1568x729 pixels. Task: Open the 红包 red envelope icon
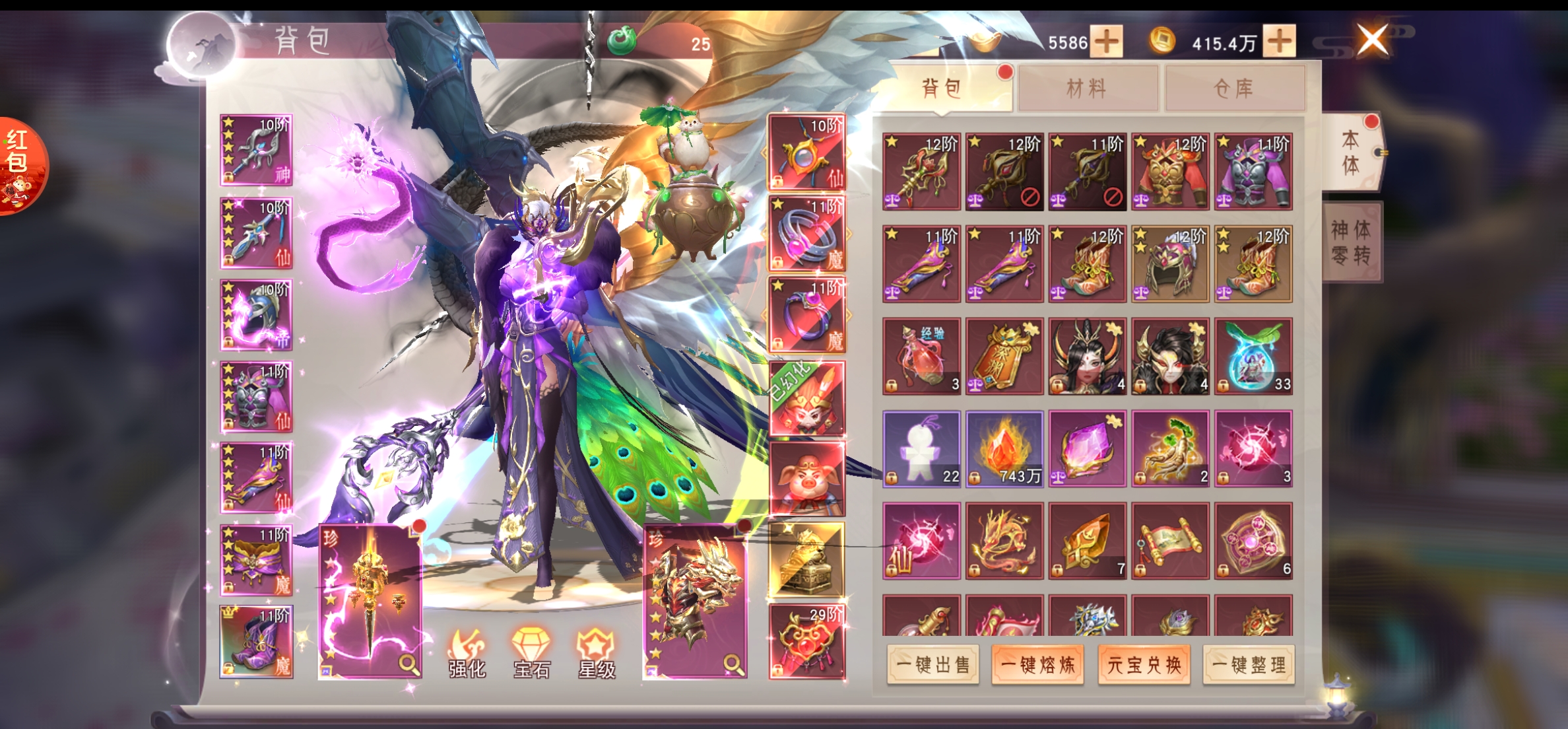pos(20,165)
